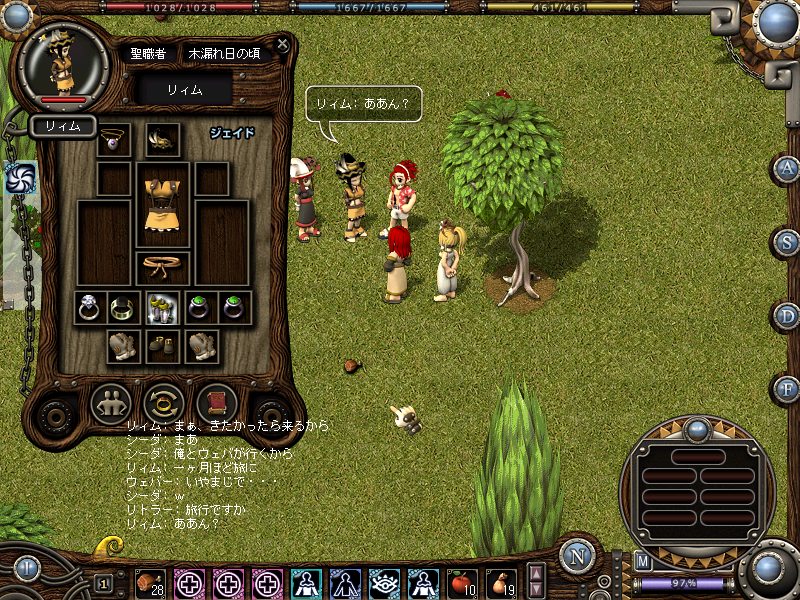This screenshot has width=800, height=600.
Task: Click the D shortcut button
Action: point(787,316)
